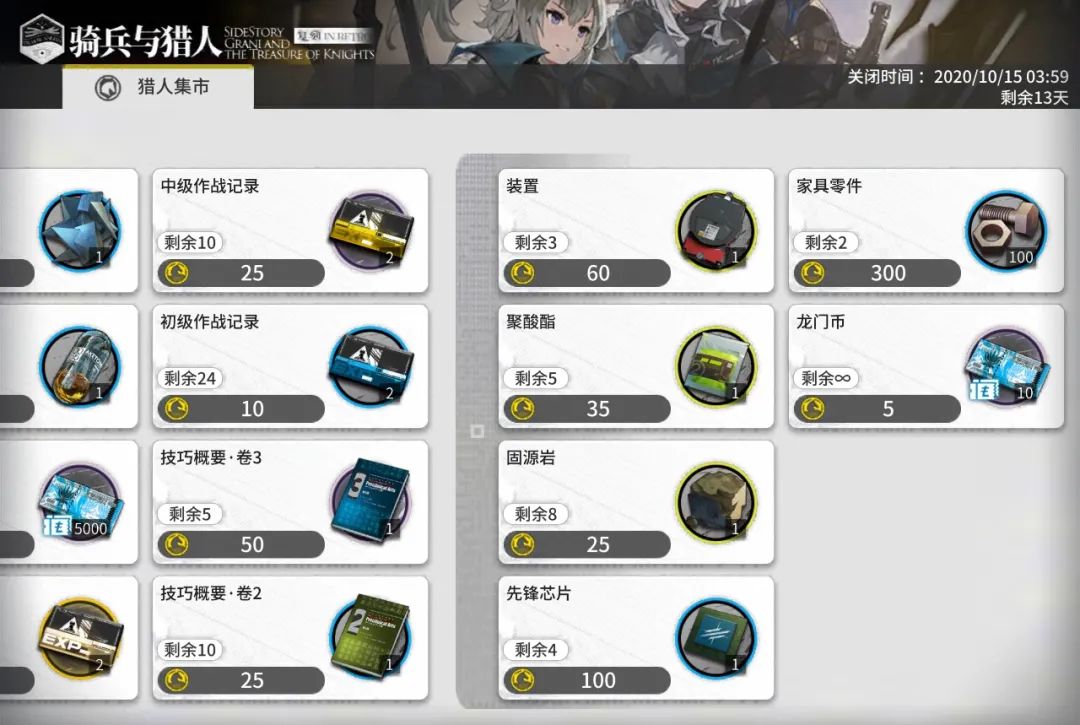Select the 家具零件 shop item
Screen dimensions: 1080x725
pos(926,231)
